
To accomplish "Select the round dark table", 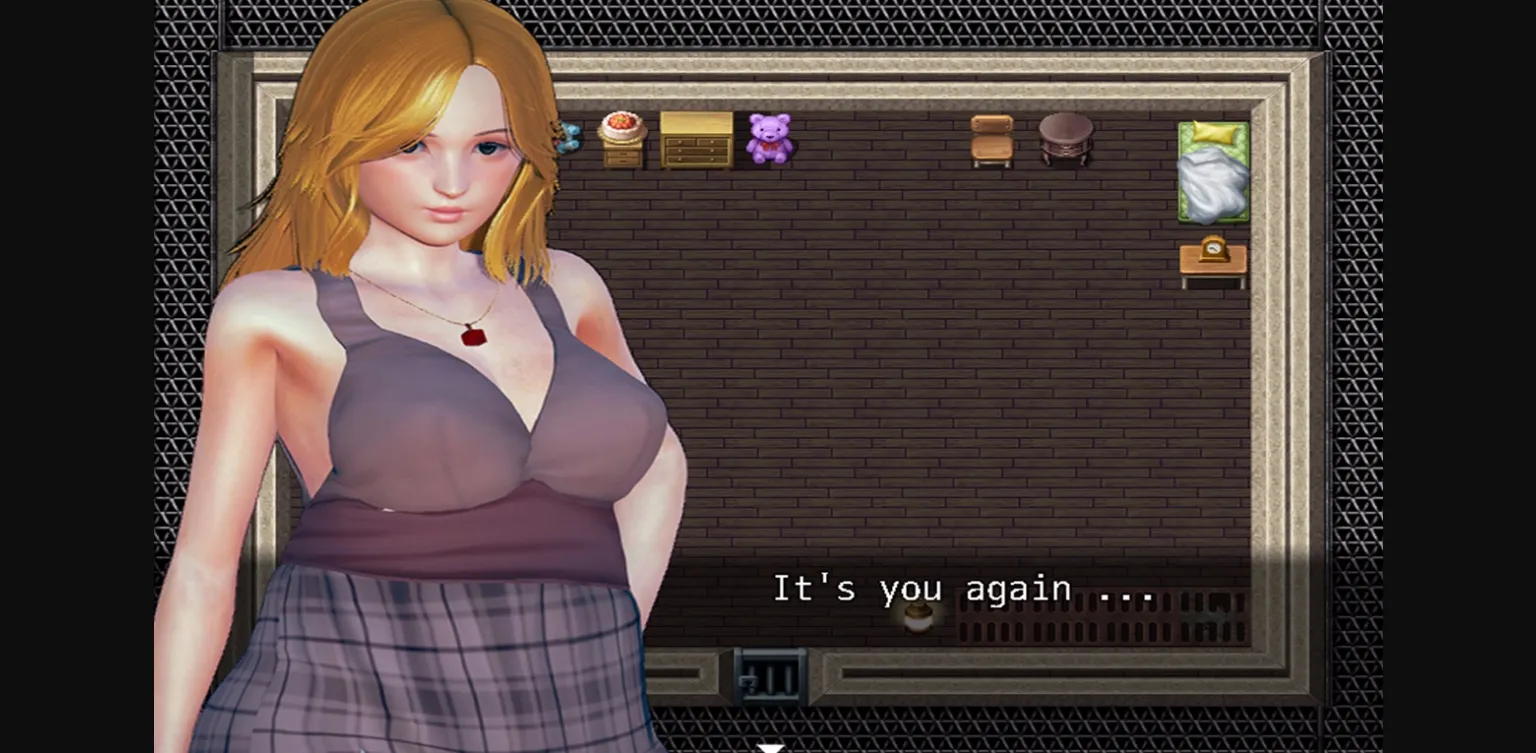I will [1063, 137].
